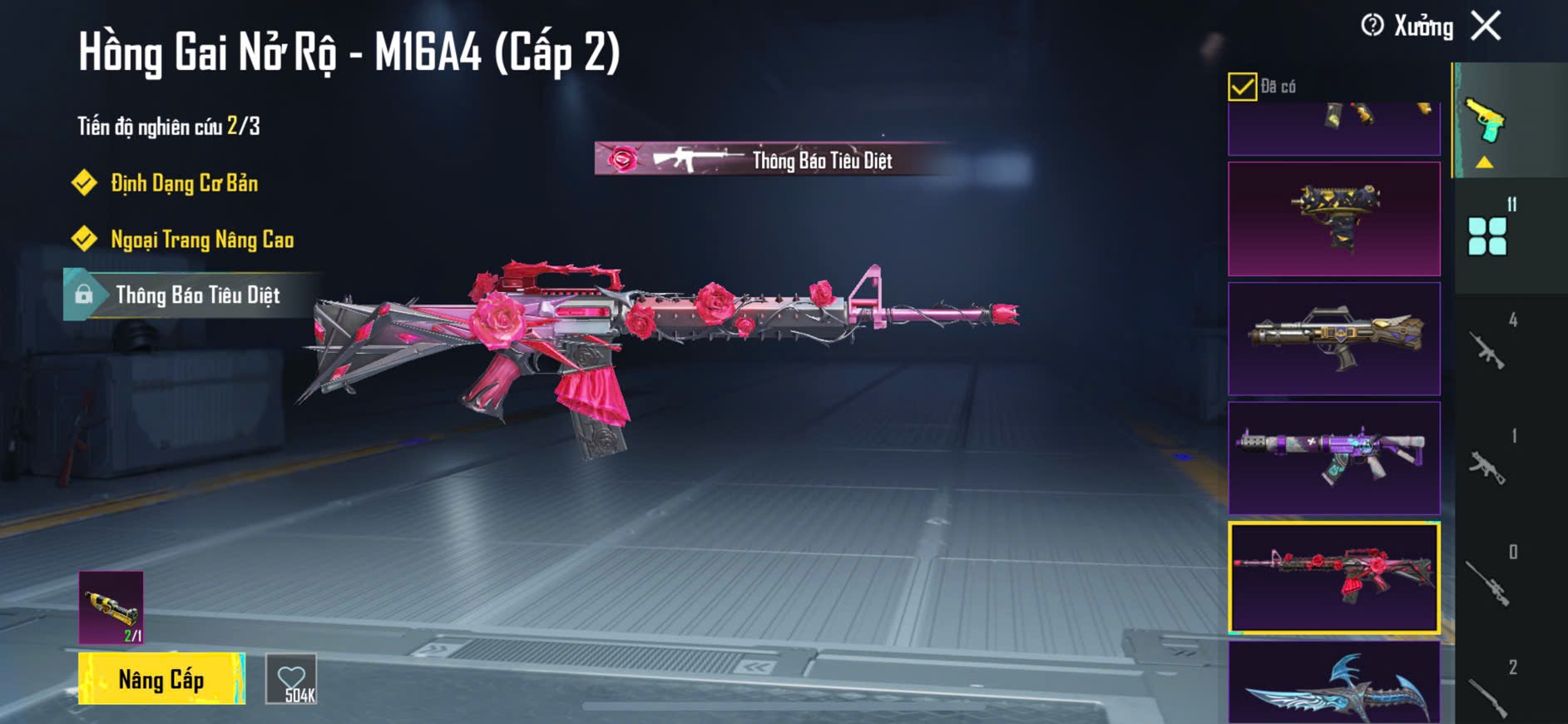Select Định Dạng Cơ Bản research stage
1568x724 pixels.
[184, 183]
